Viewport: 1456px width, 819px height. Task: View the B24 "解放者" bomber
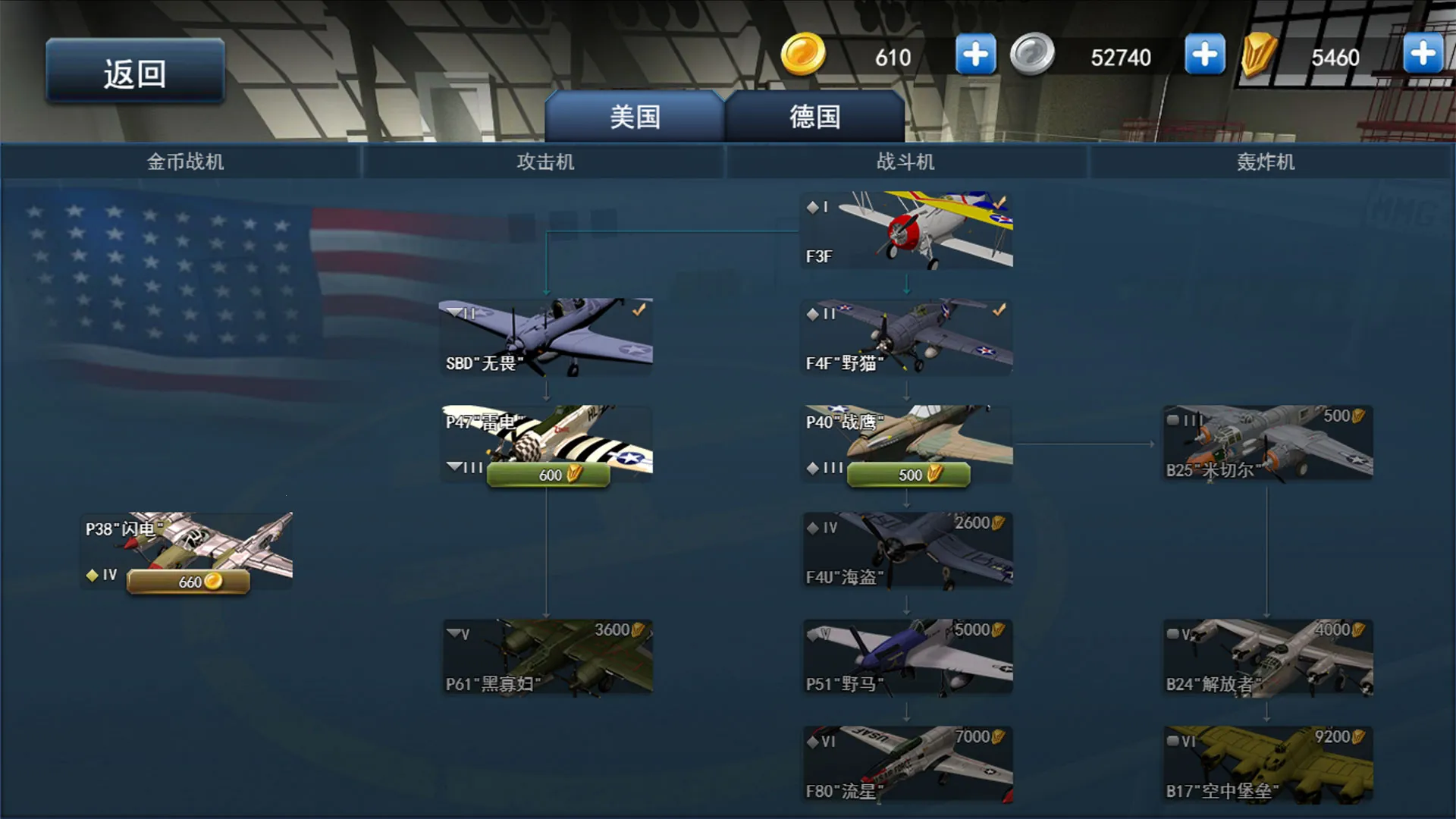tap(1266, 658)
